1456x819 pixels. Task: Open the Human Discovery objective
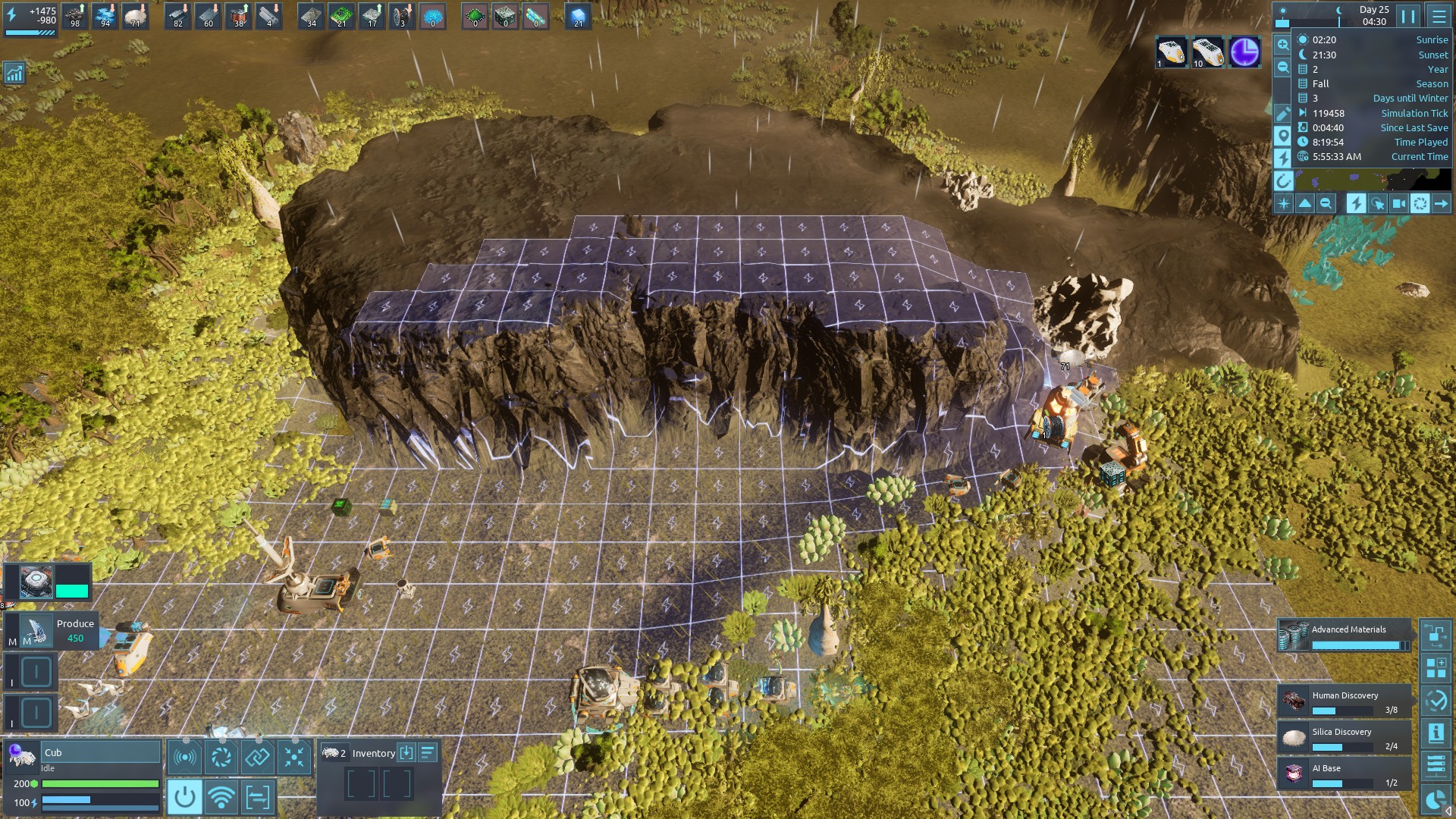[1345, 701]
